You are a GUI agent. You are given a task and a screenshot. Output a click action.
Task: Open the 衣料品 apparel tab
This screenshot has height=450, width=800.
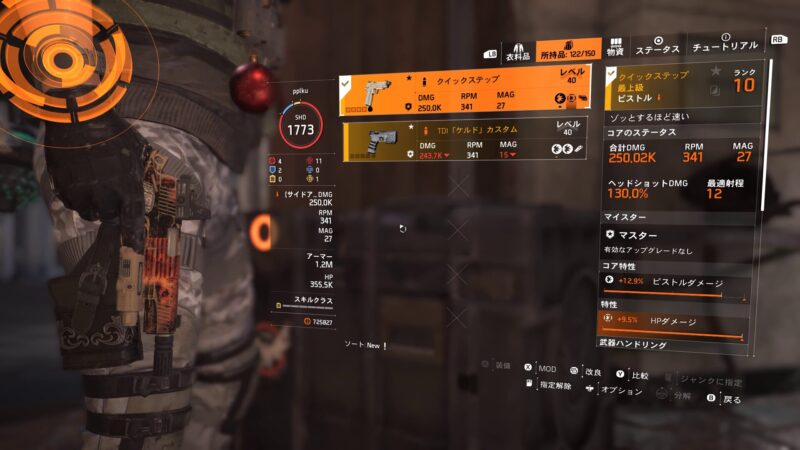[517, 50]
